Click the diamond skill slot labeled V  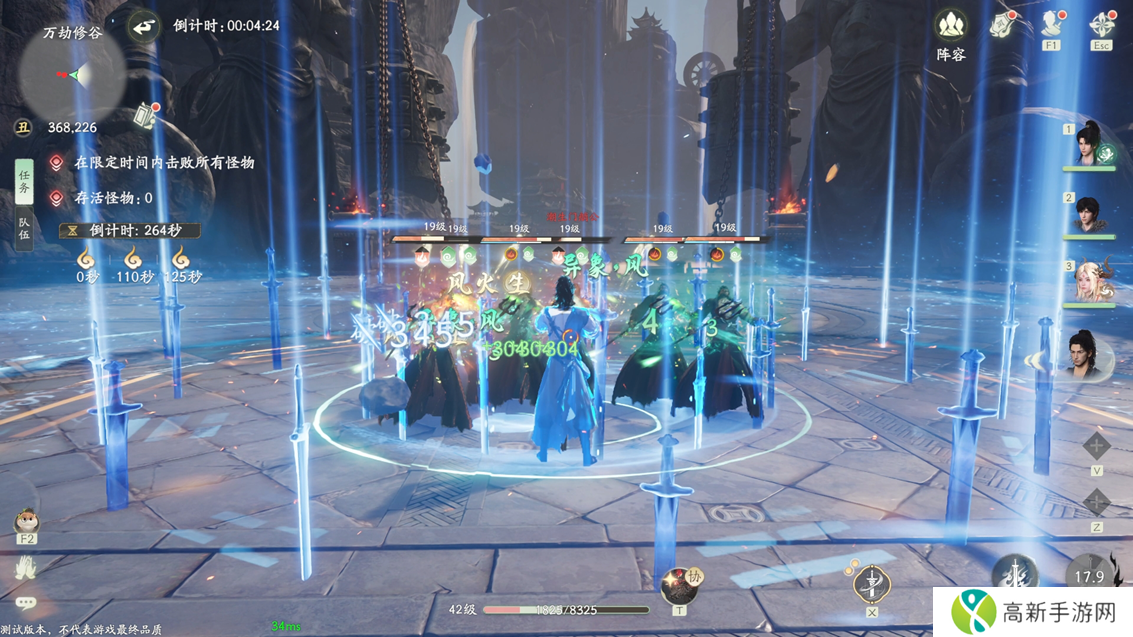click(x=1097, y=447)
